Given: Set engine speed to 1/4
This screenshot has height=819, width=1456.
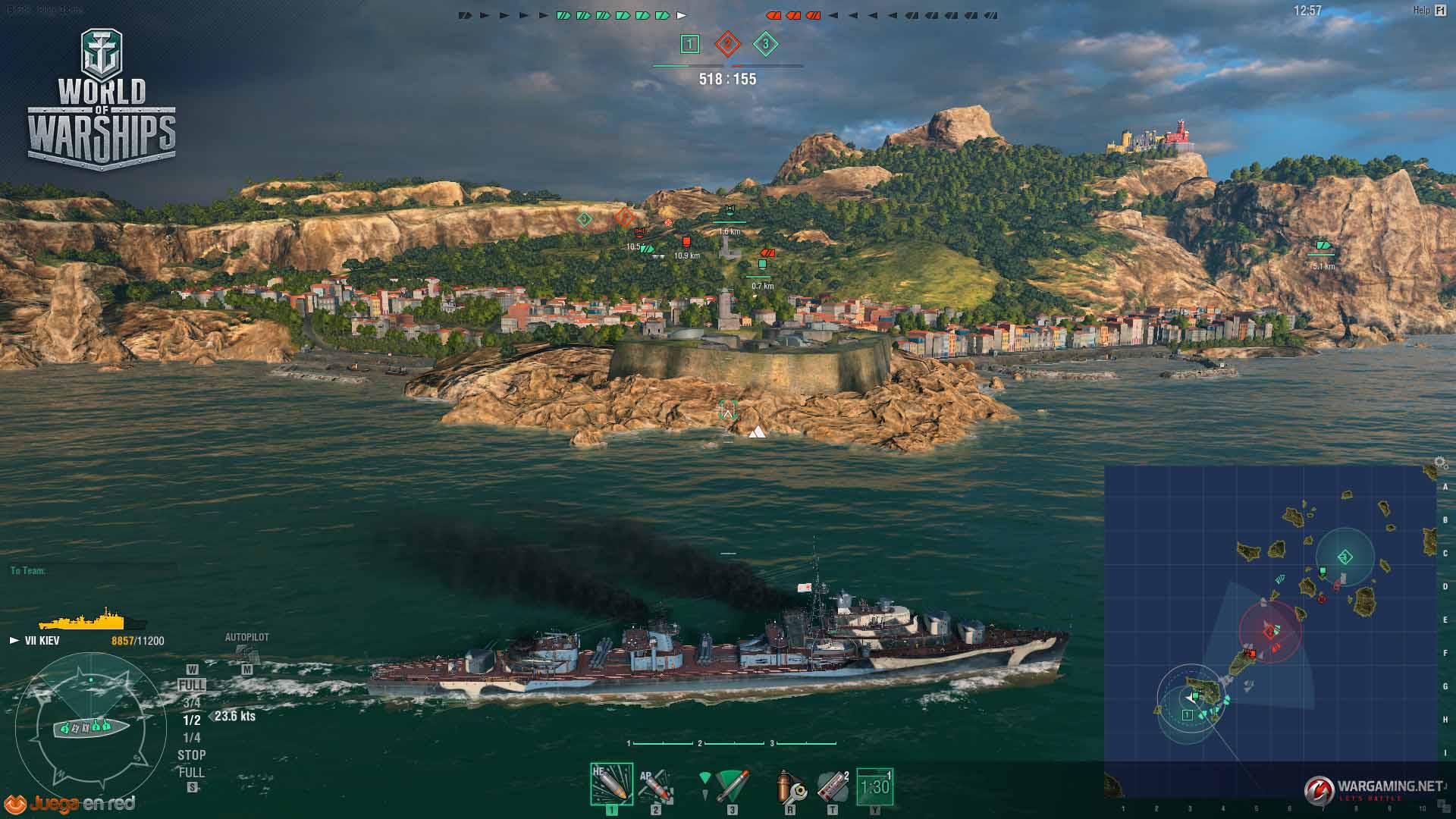Looking at the screenshot, I should pyautogui.click(x=191, y=738).
